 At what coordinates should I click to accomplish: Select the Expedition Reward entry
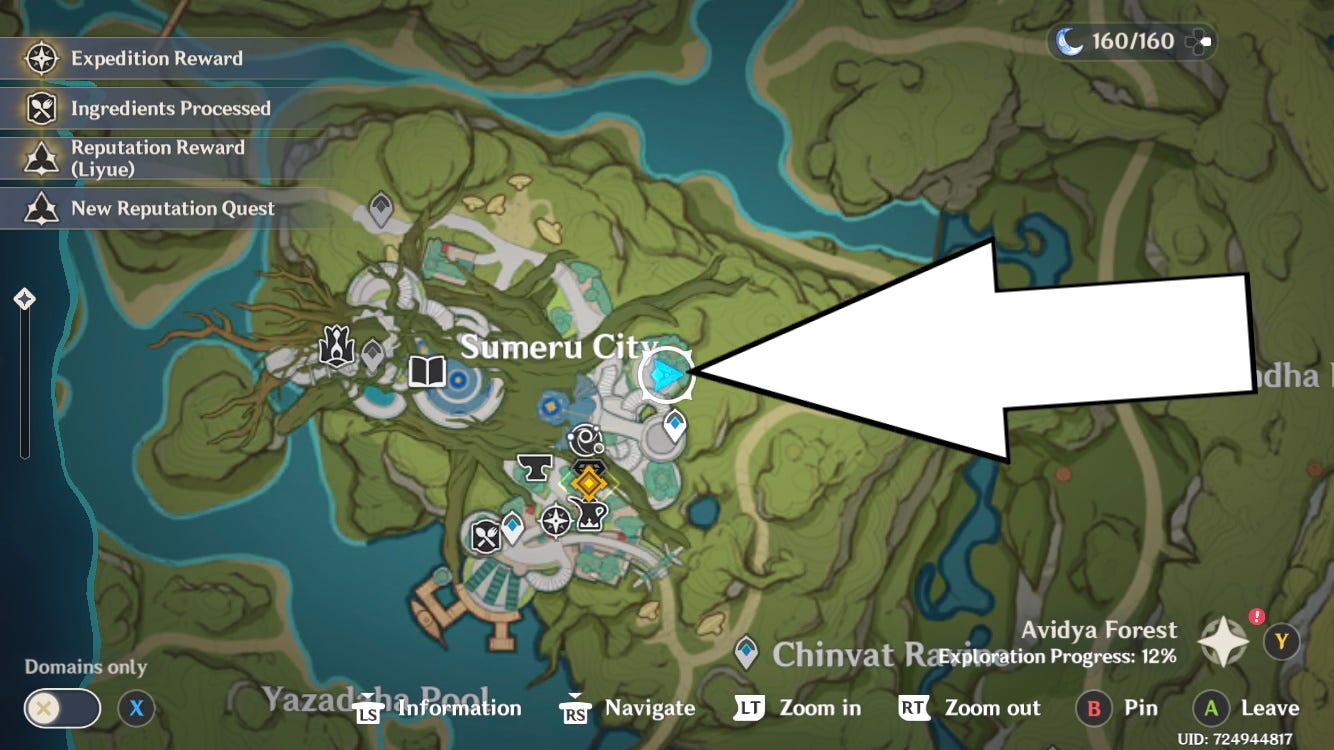[155, 58]
